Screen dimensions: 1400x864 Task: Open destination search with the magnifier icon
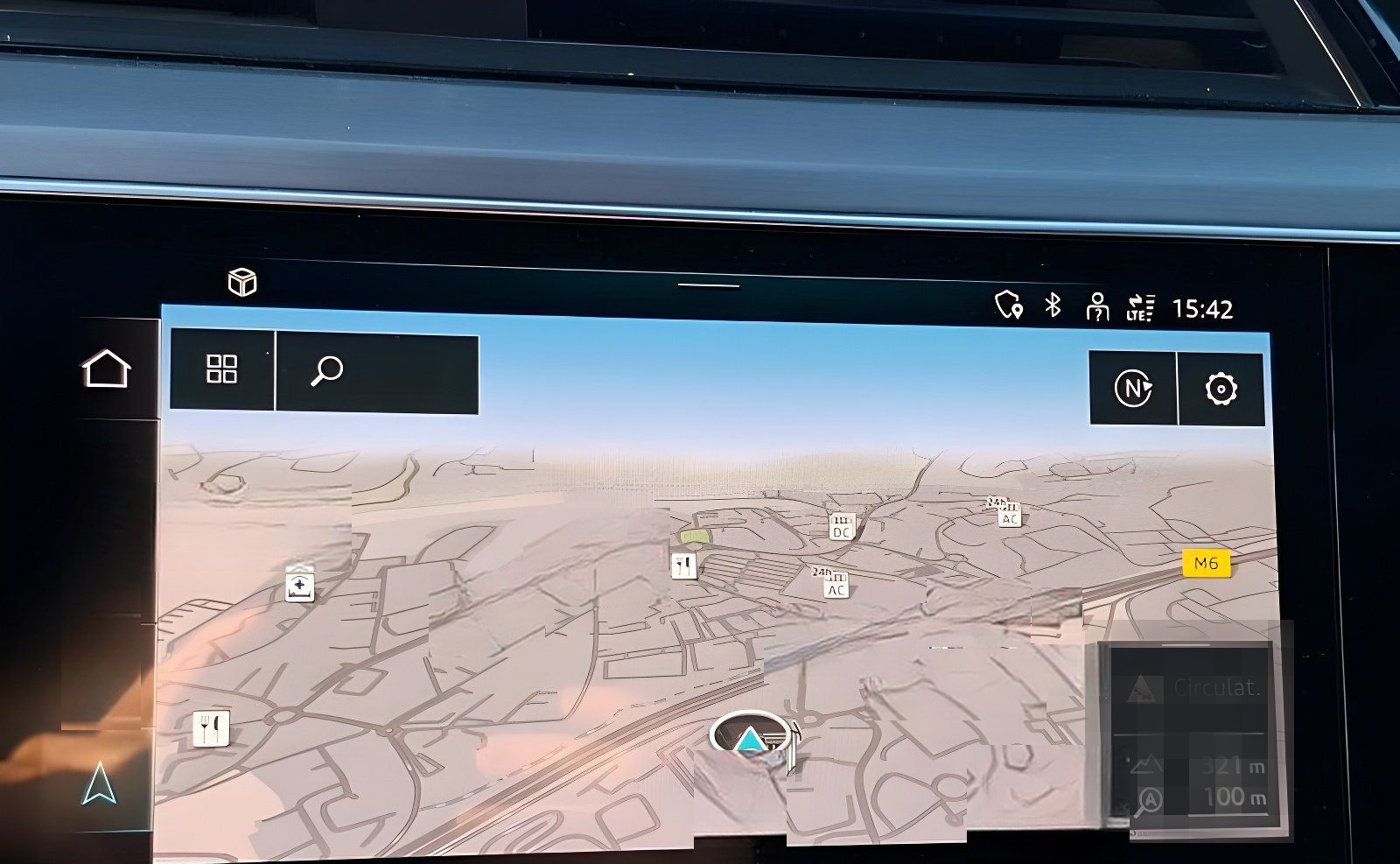[325, 373]
